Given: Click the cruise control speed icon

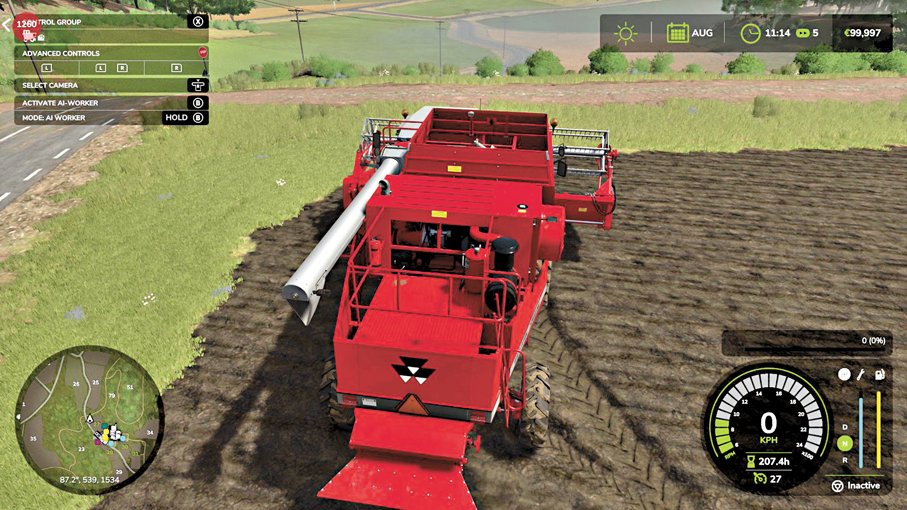Looking at the screenshot, I should tap(758, 479).
